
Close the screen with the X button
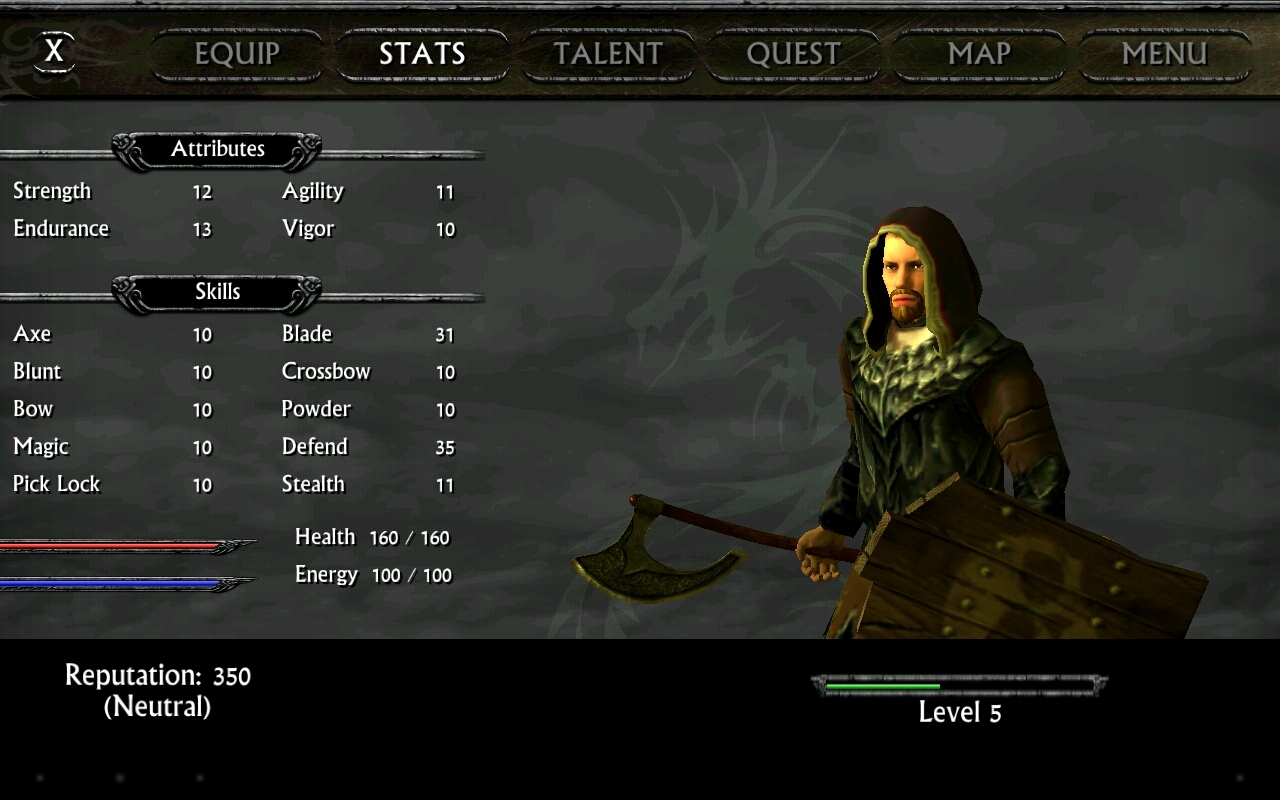(55, 52)
